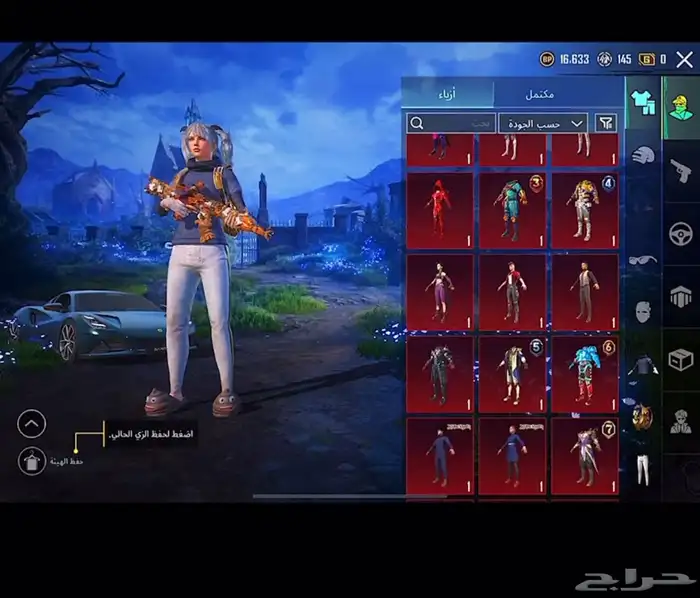Screen dimensions: 700x598
Task: Open the helmet category
Action: (x=642, y=155)
